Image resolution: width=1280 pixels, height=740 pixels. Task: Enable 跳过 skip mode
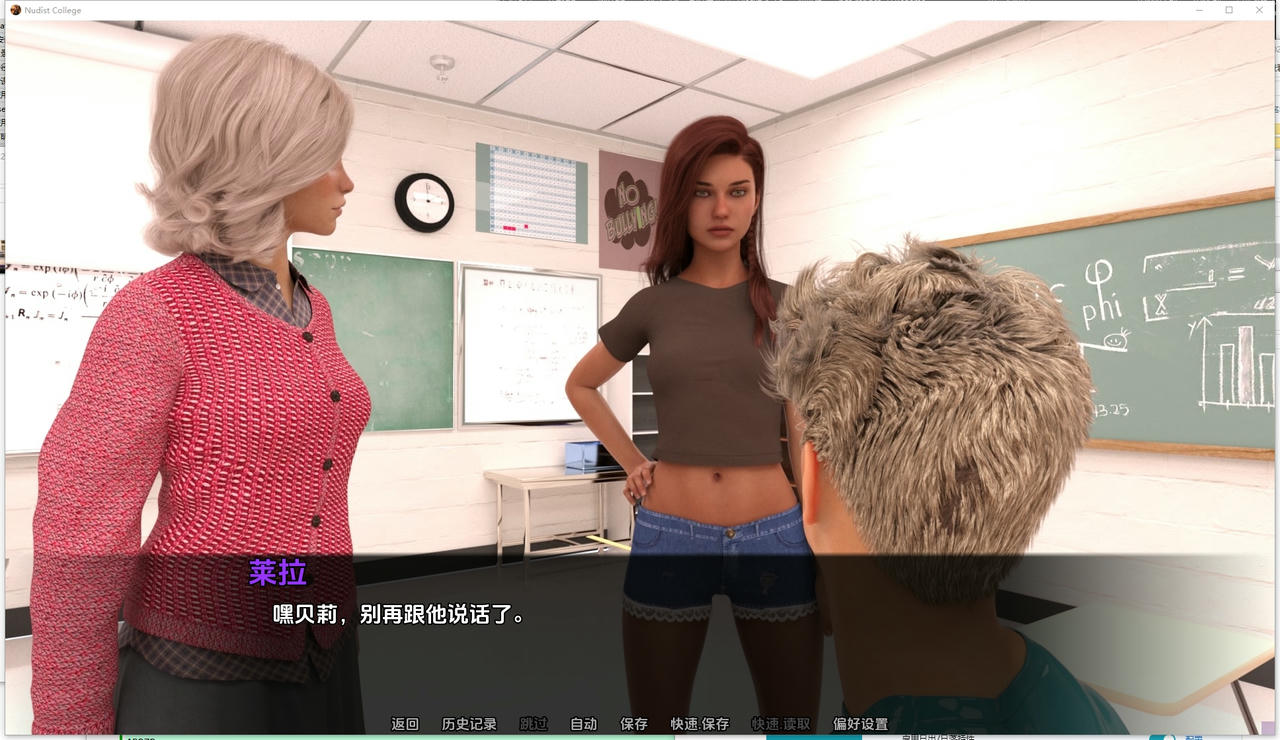tap(534, 723)
